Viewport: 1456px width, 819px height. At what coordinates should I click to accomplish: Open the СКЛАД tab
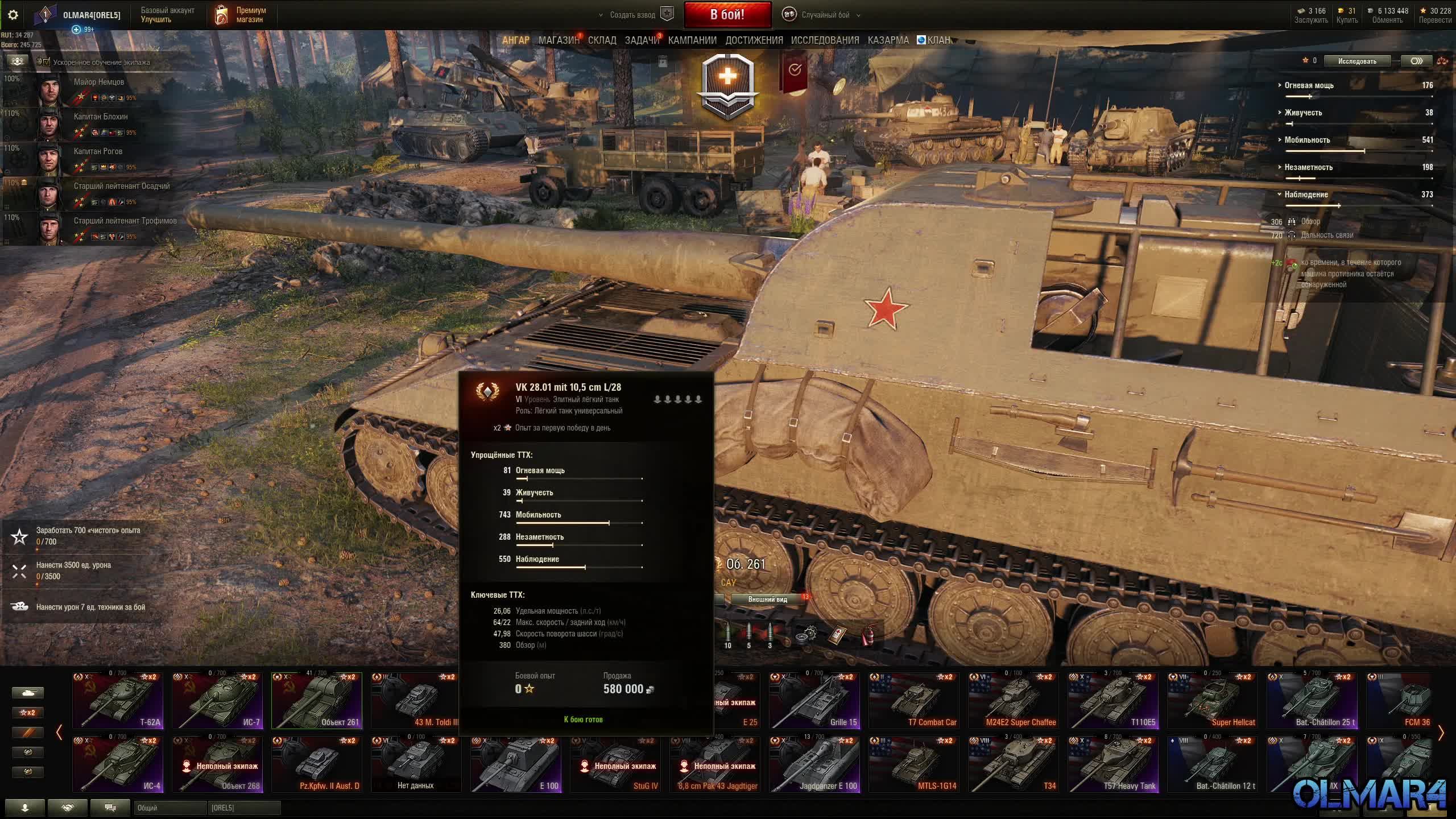602,40
